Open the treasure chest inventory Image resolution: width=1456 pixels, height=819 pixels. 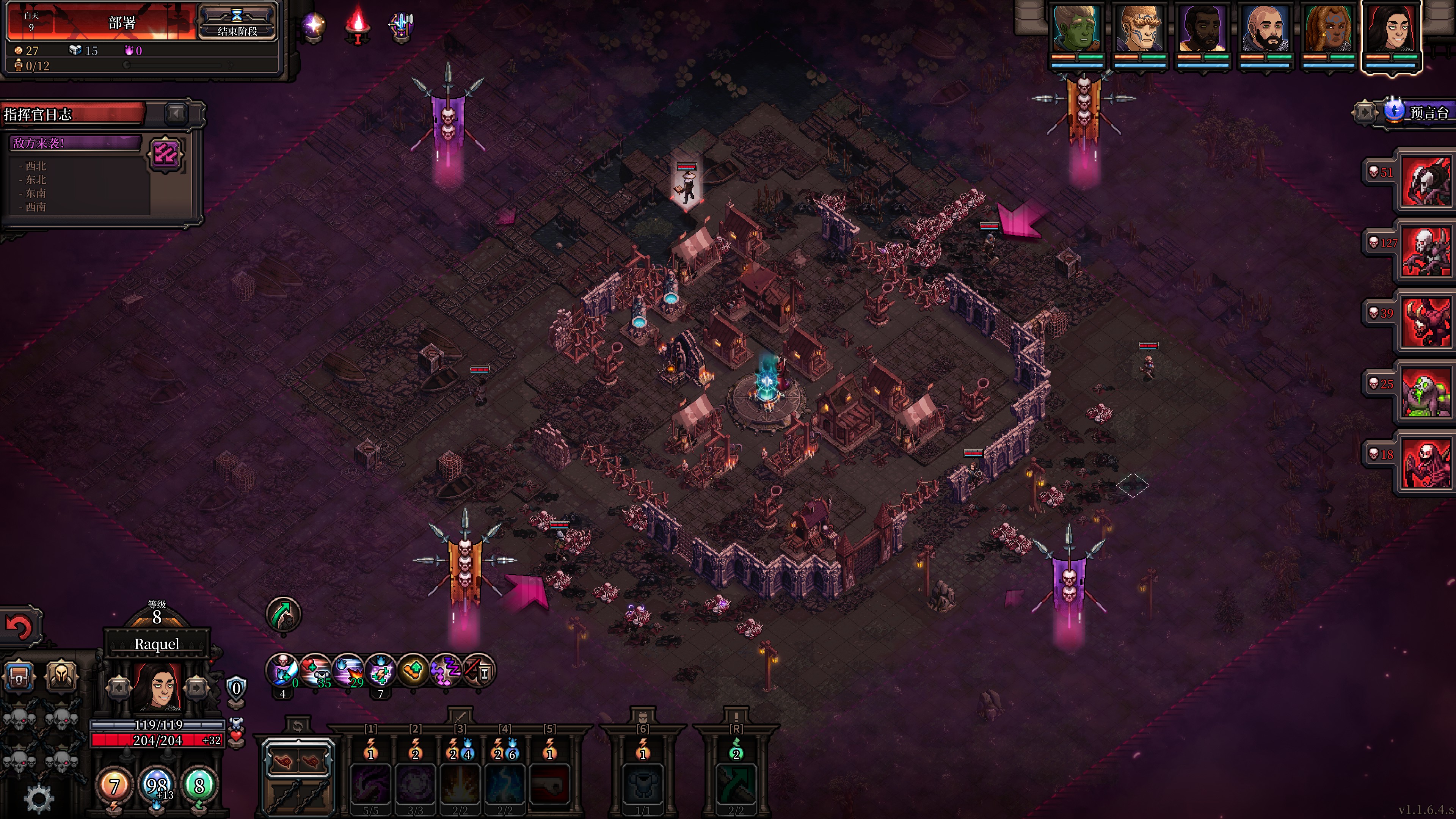19,676
